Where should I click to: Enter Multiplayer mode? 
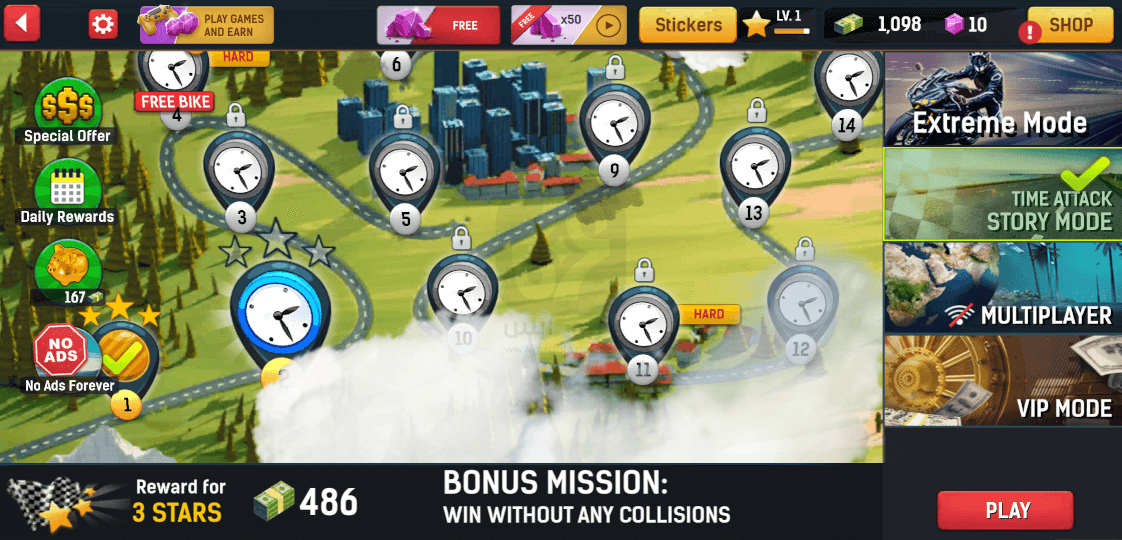[x=1002, y=287]
